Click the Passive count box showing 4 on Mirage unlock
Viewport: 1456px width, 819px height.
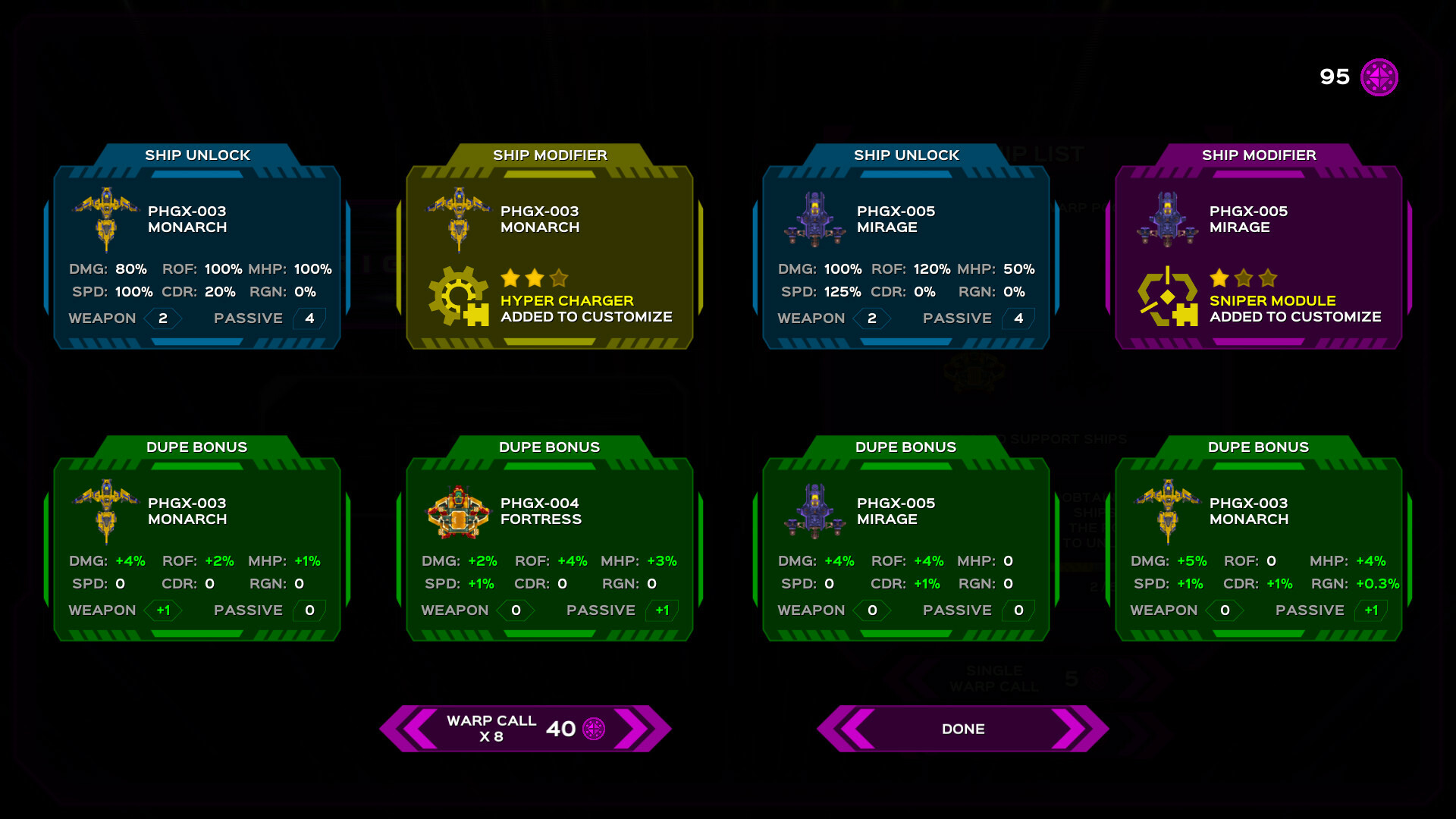pos(1018,318)
